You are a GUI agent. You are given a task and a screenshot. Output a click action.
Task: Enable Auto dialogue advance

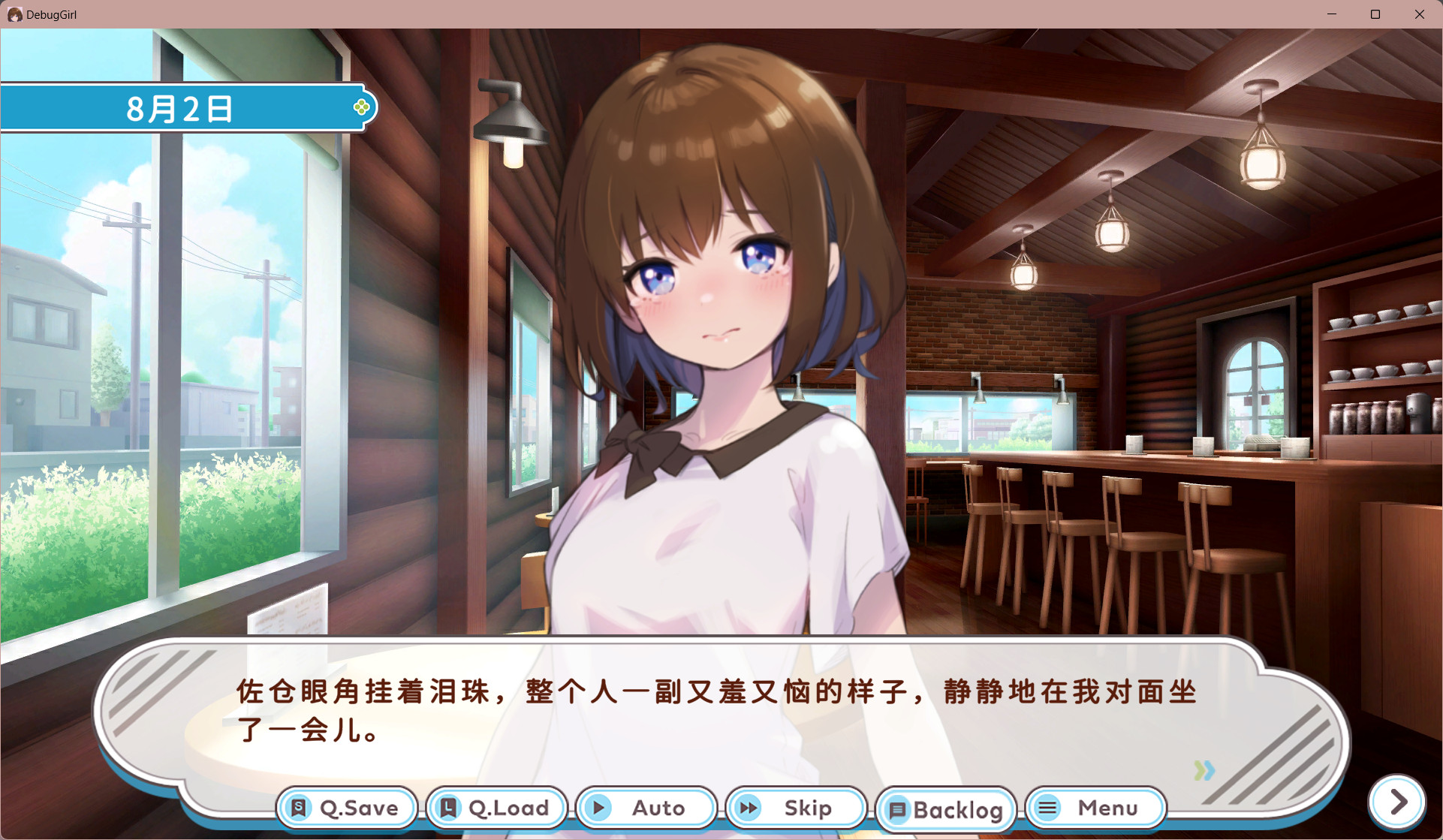(x=646, y=808)
